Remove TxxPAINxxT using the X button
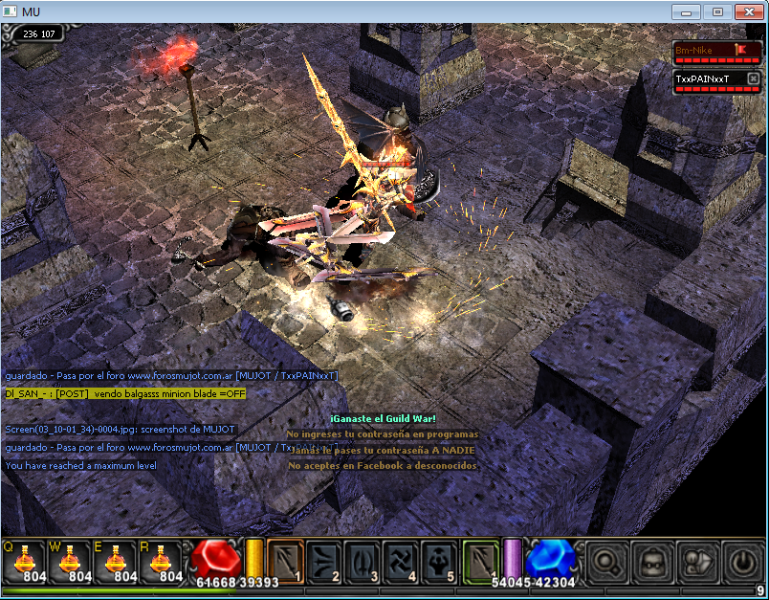The image size is (769, 600). [753, 79]
